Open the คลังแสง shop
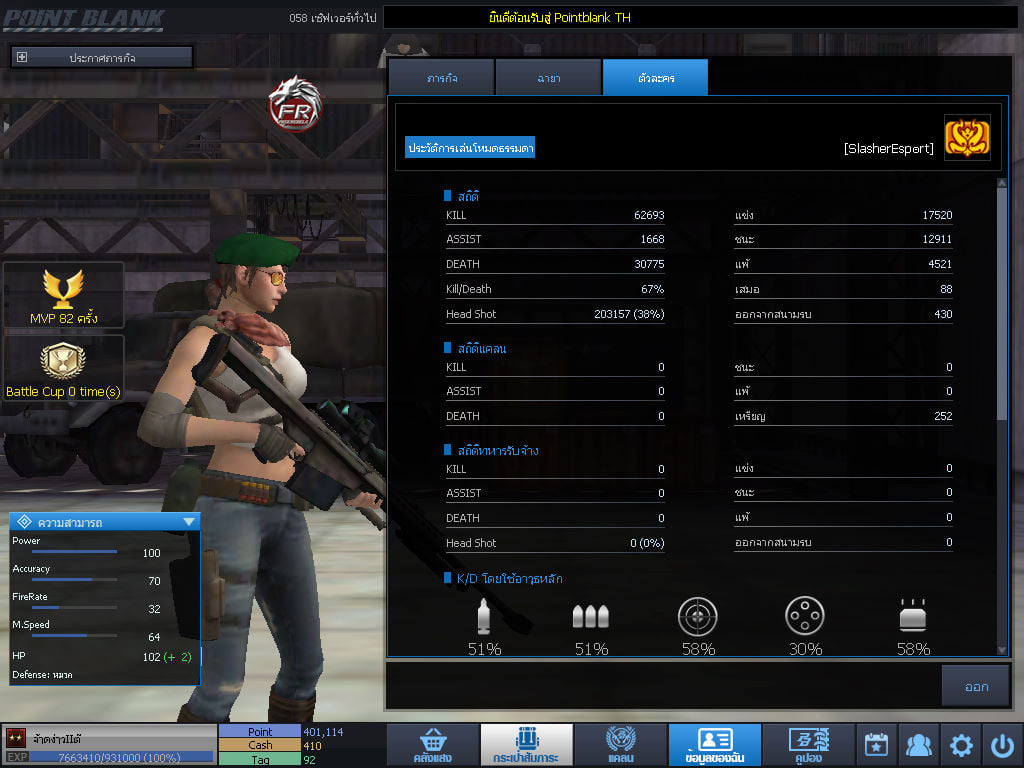1024x768 pixels. tap(433, 745)
